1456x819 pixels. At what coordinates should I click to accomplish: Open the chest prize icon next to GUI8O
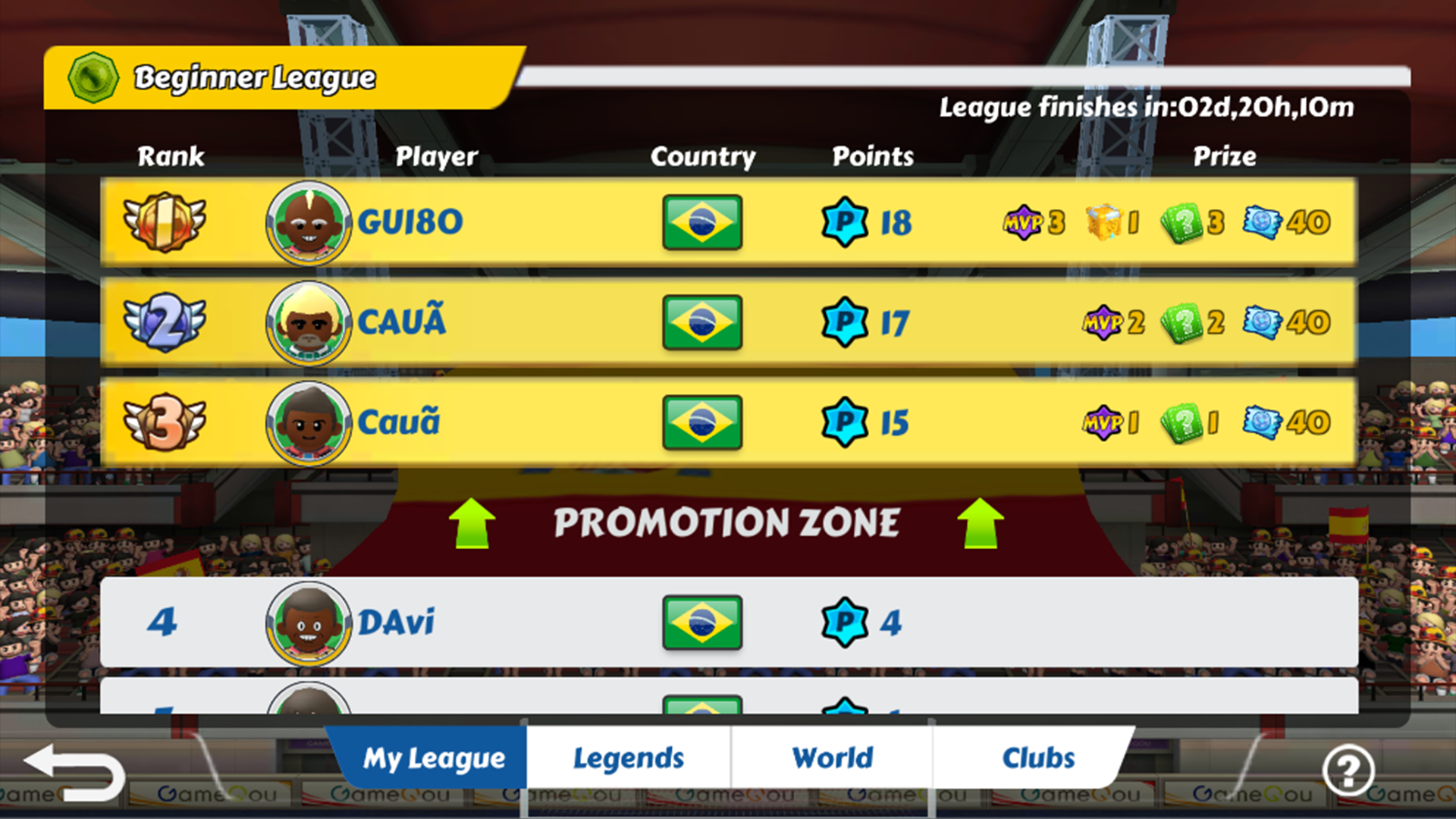click(1104, 221)
